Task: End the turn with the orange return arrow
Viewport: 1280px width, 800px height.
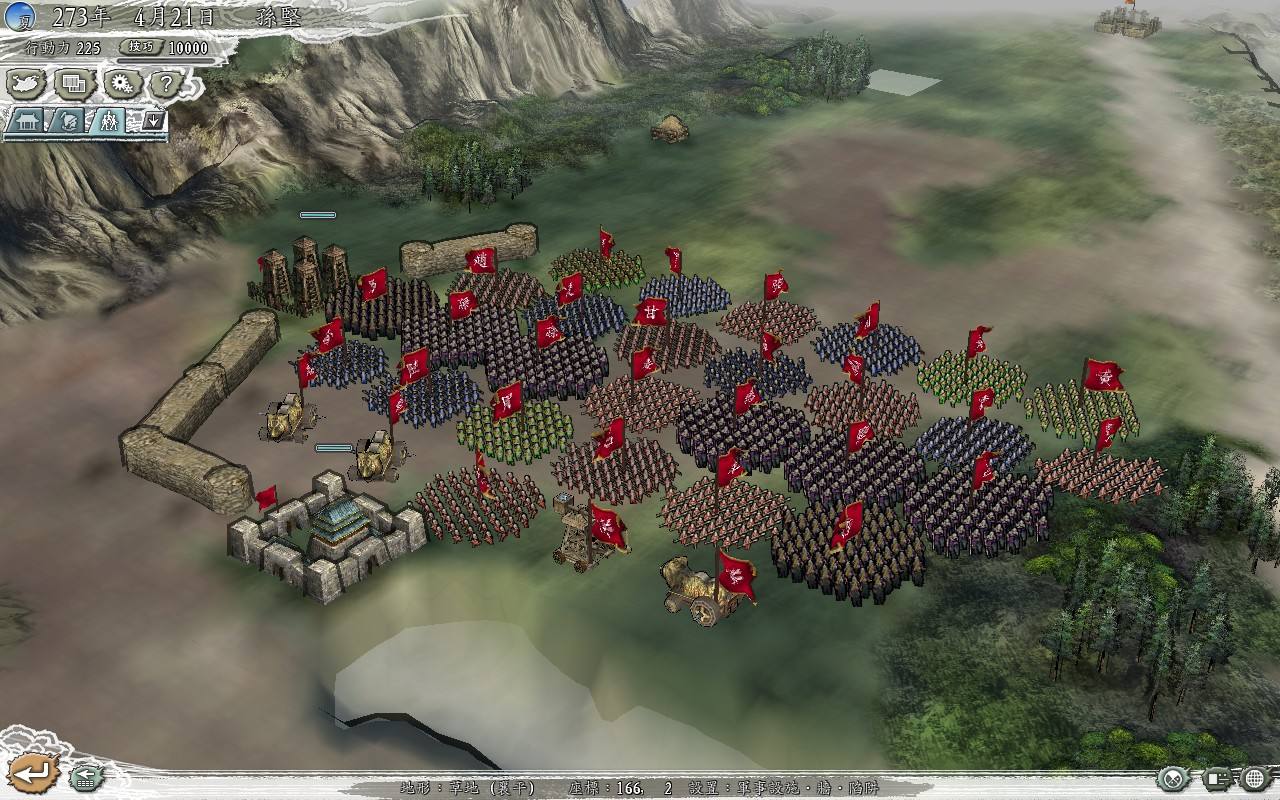Action: click(x=35, y=773)
